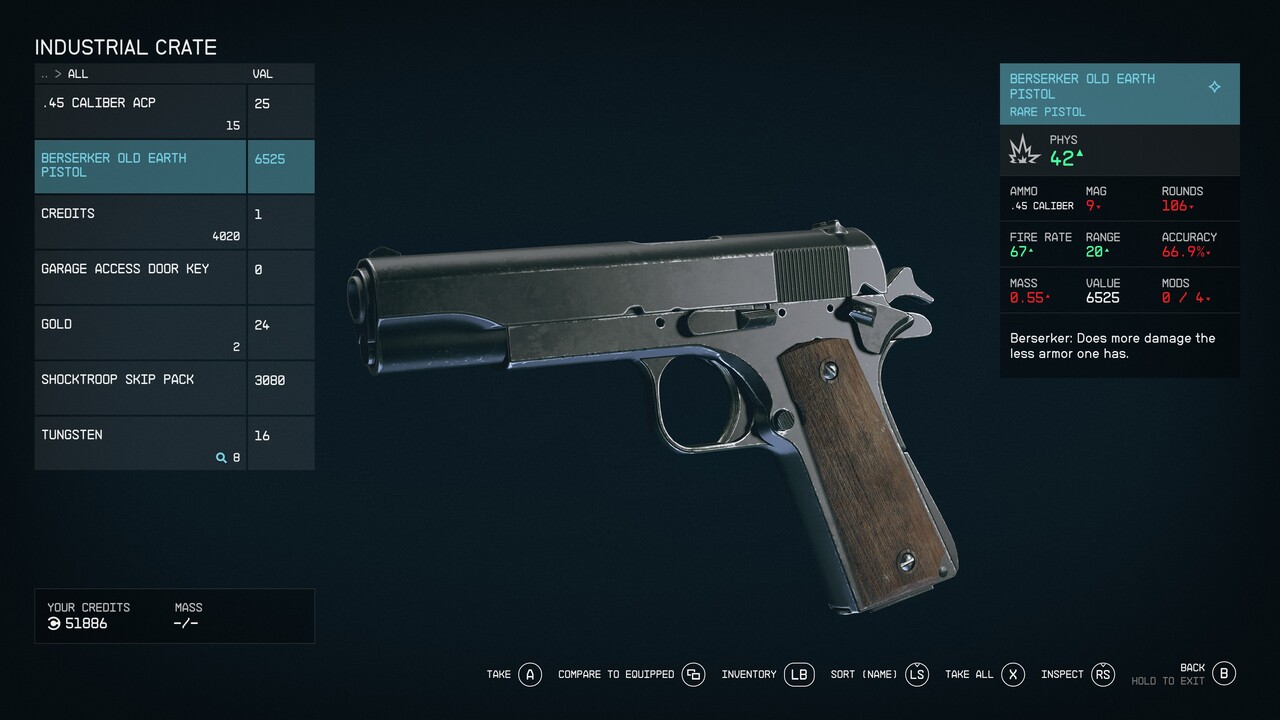Go Back out of the crate menu
The height and width of the screenshot is (720, 1280).
point(1224,673)
